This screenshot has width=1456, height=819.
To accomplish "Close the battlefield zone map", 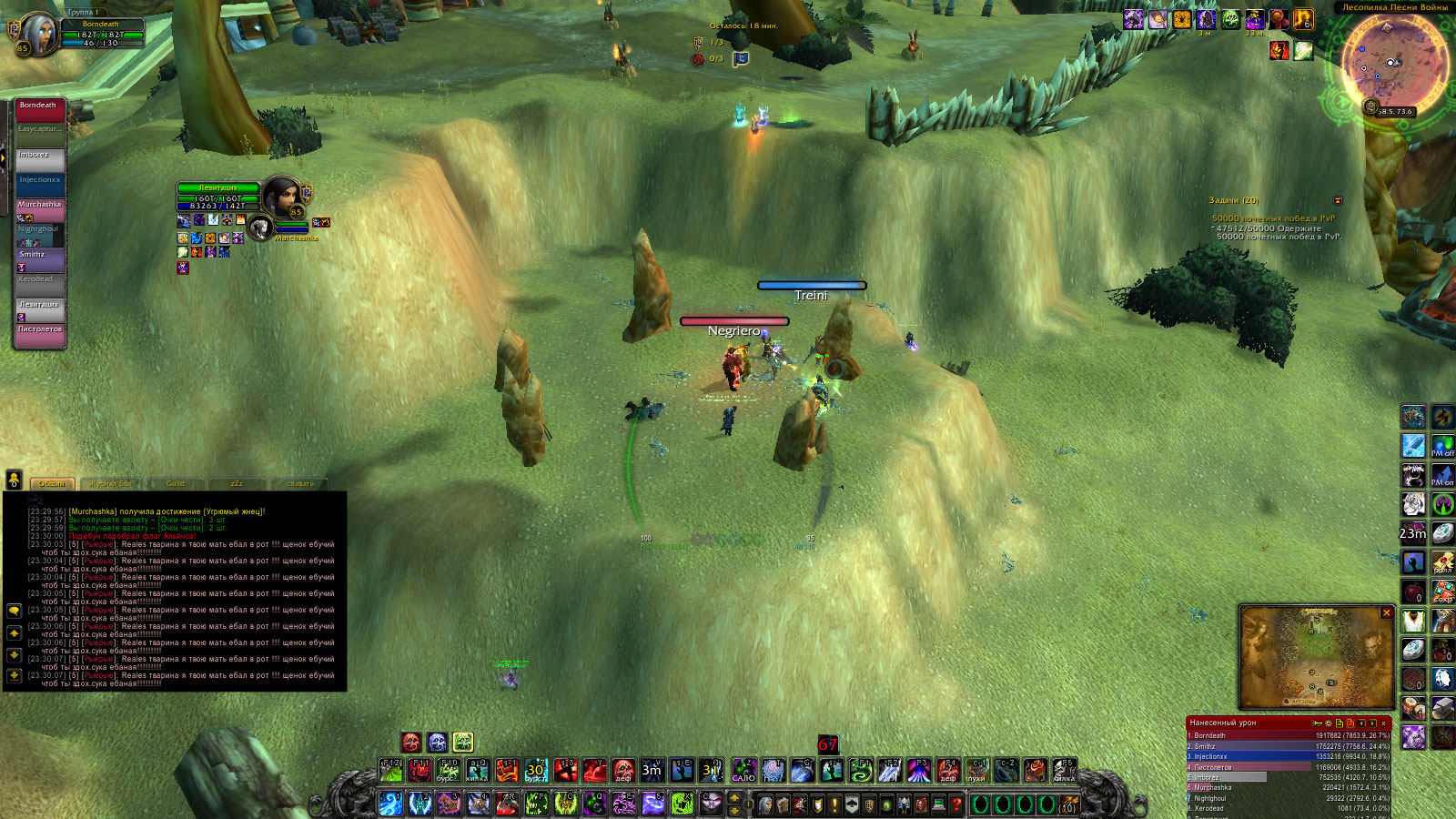I will click(1387, 613).
